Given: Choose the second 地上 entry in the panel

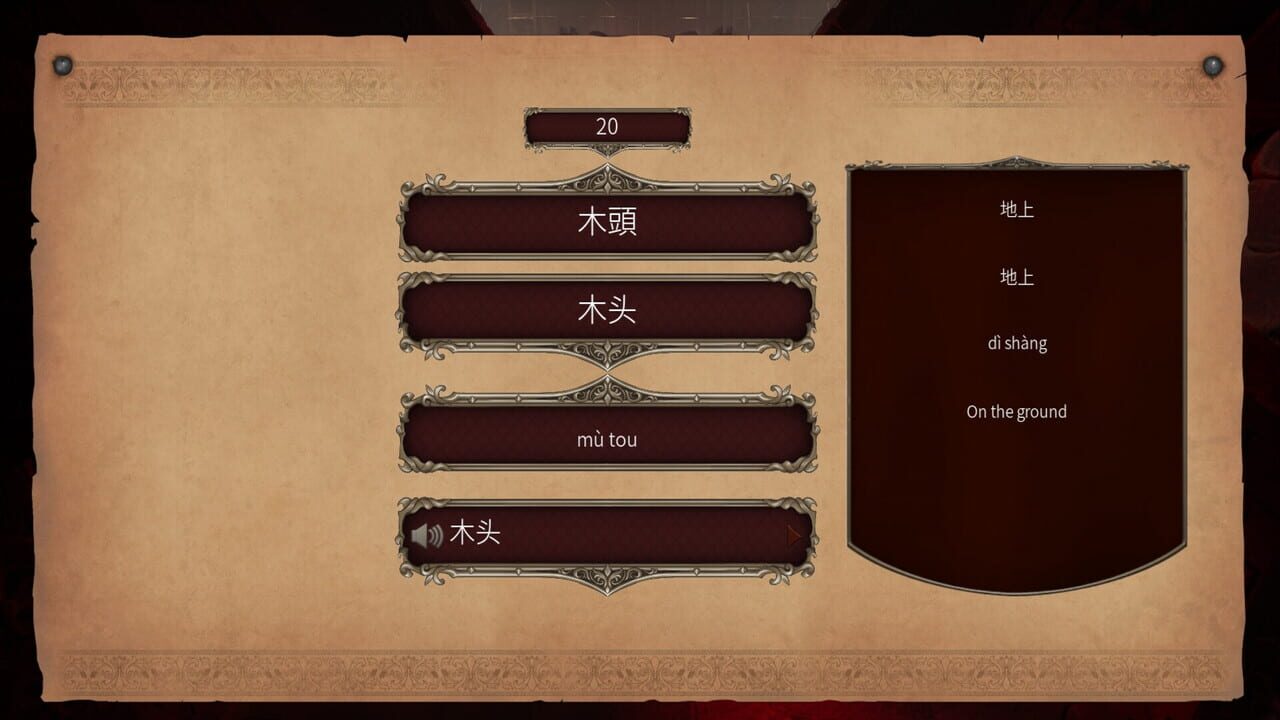Looking at the screenshot, I should (x=1019, y=277).
